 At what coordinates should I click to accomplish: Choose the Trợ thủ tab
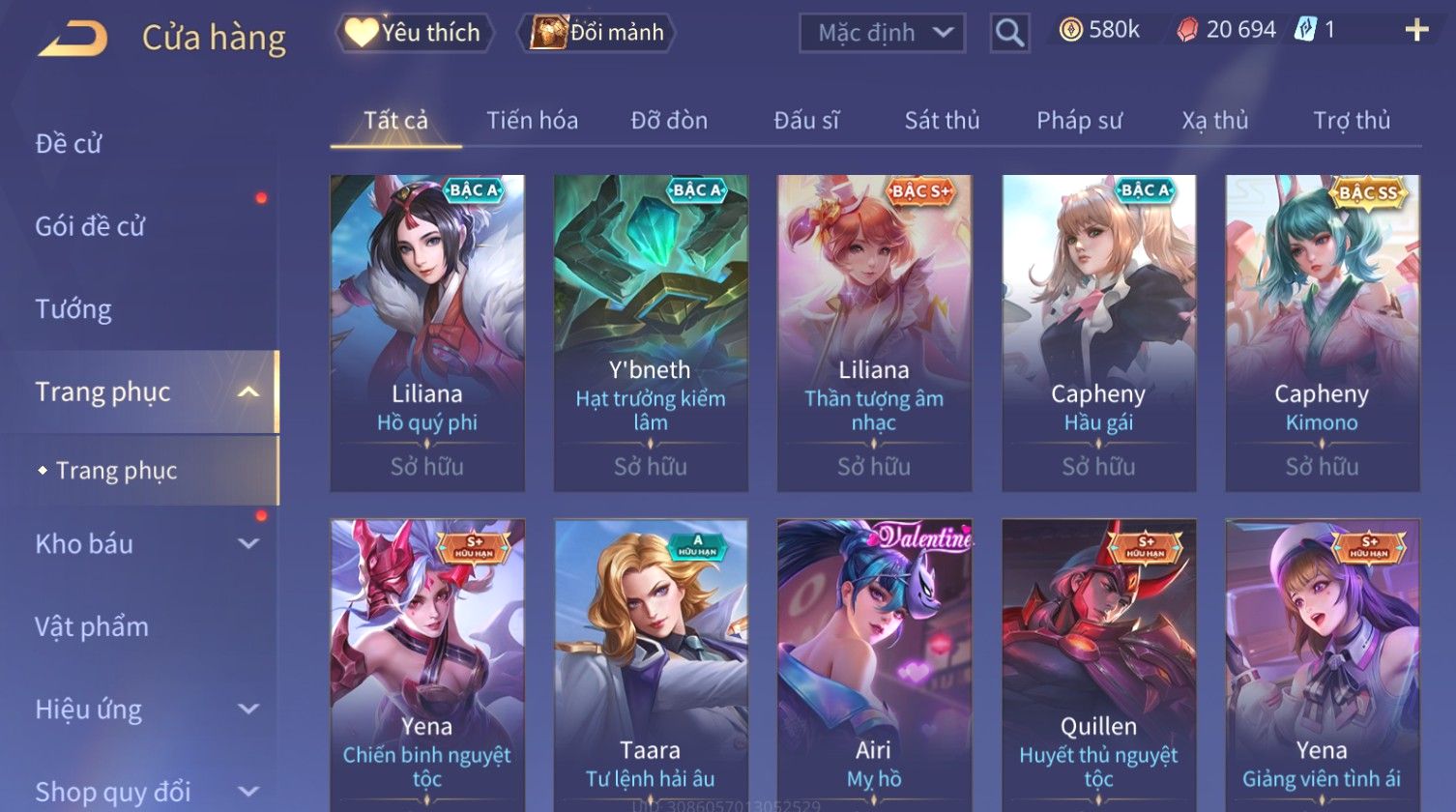click(x=1351, y=121)
